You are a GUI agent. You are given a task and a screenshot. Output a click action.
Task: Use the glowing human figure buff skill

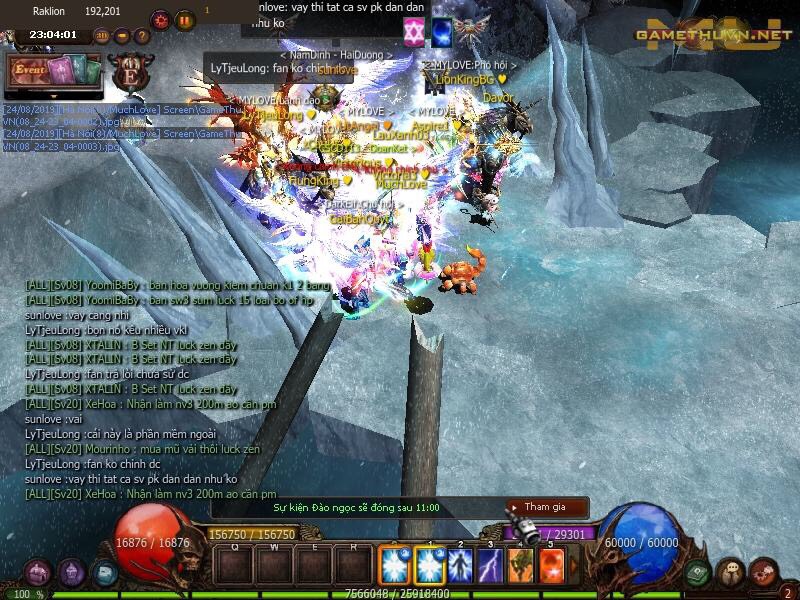(460, 566)
